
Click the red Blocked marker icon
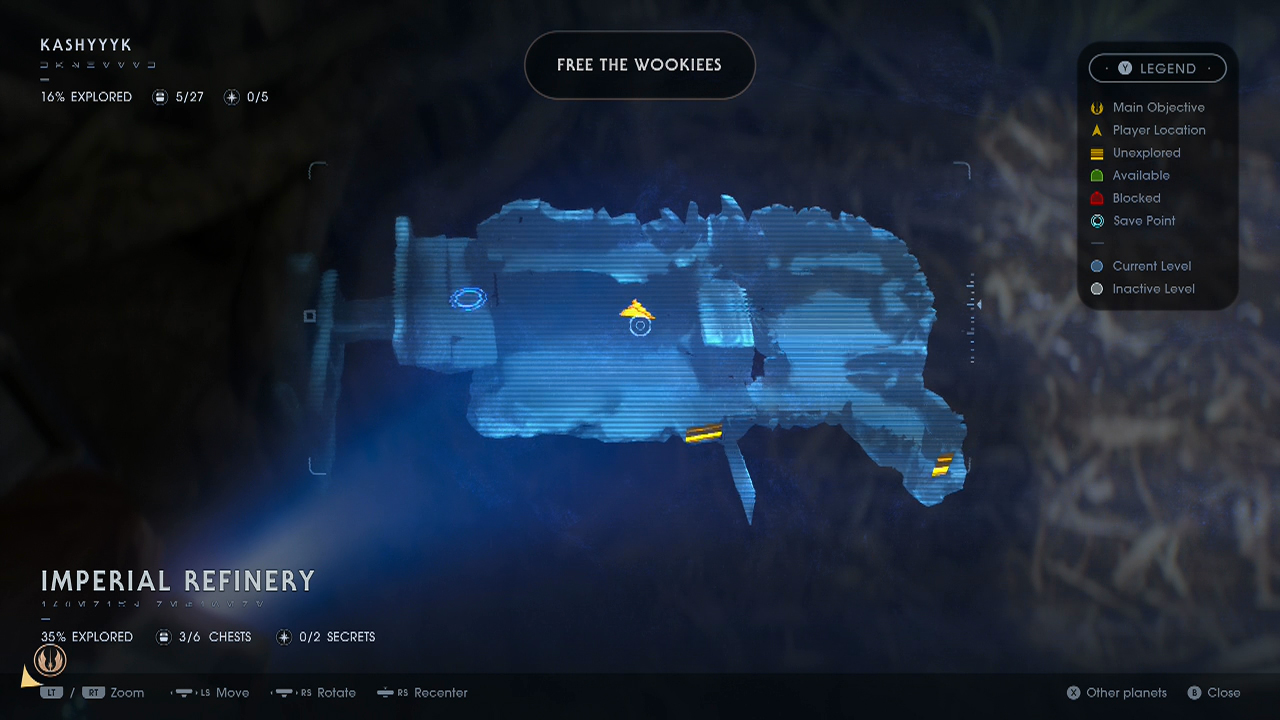pos(1096,198)
